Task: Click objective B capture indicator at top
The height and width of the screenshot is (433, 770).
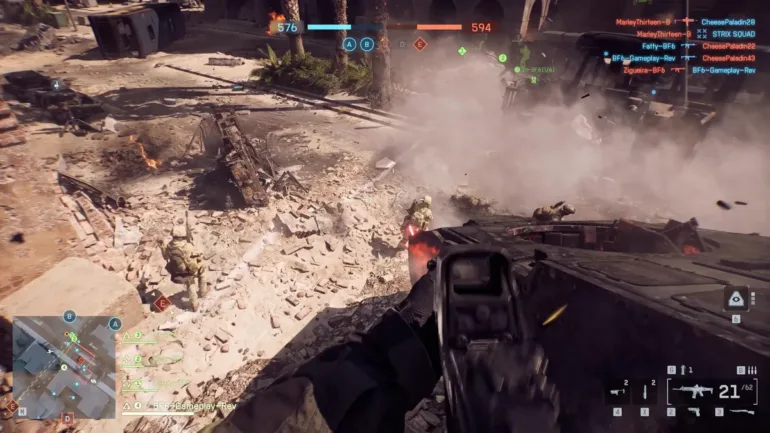Action: click(x=367, y=44)
